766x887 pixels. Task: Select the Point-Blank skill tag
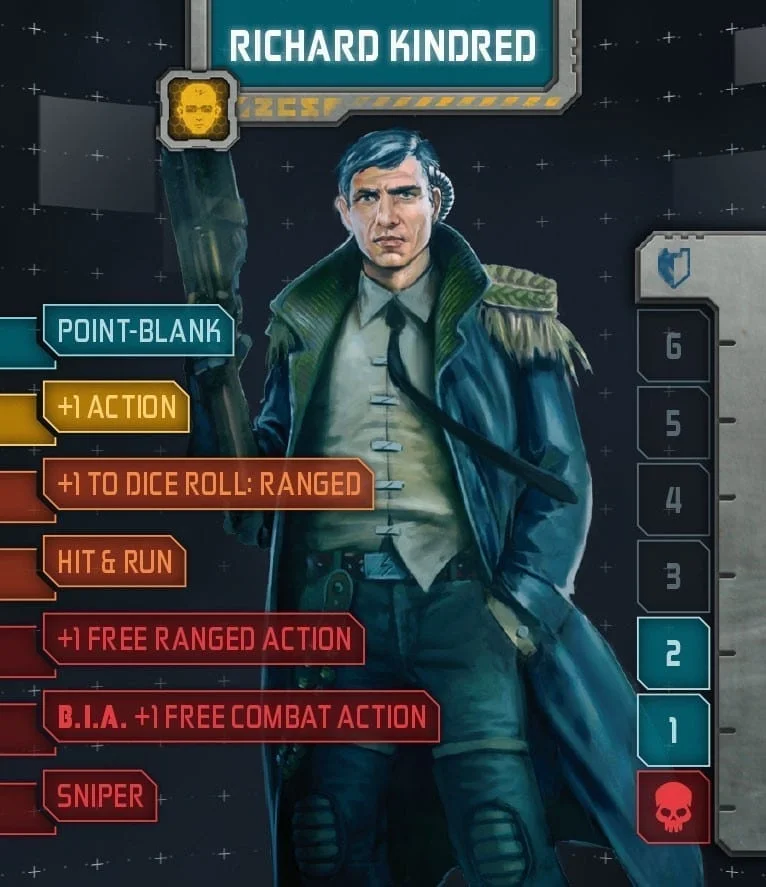[x=139, y=331]
